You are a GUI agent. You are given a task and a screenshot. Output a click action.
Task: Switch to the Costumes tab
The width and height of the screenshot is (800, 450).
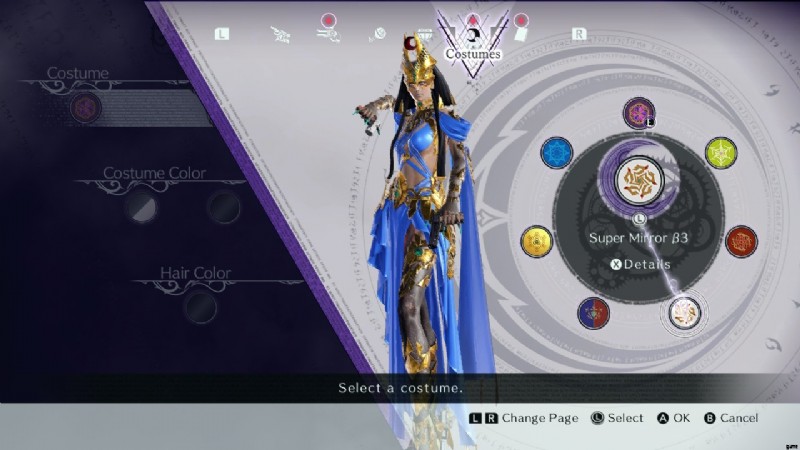pyautogui.click(x=472, y=42)
